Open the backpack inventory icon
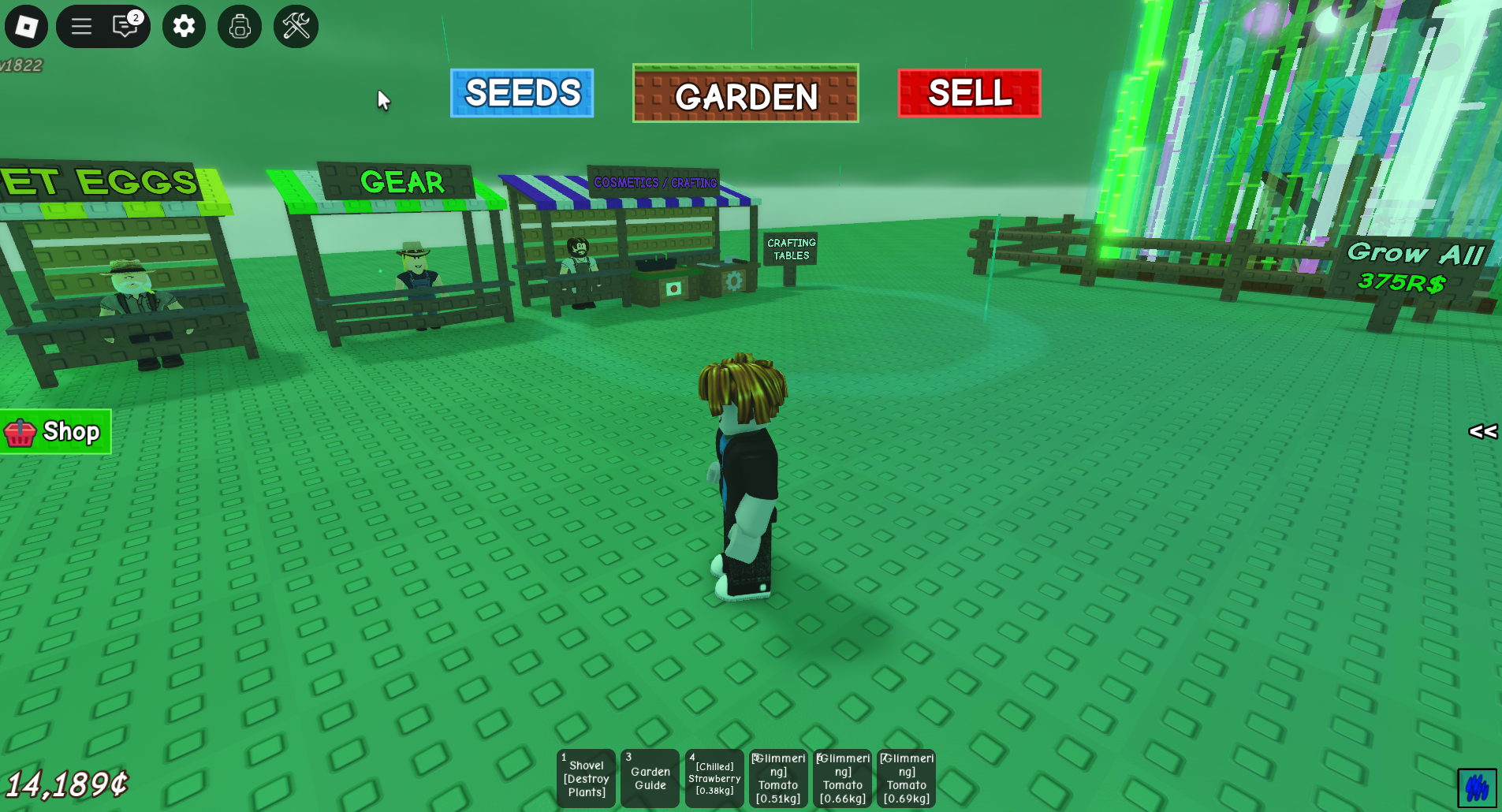This screenshot has height=812, width=1502. click(x=240, y=27)
